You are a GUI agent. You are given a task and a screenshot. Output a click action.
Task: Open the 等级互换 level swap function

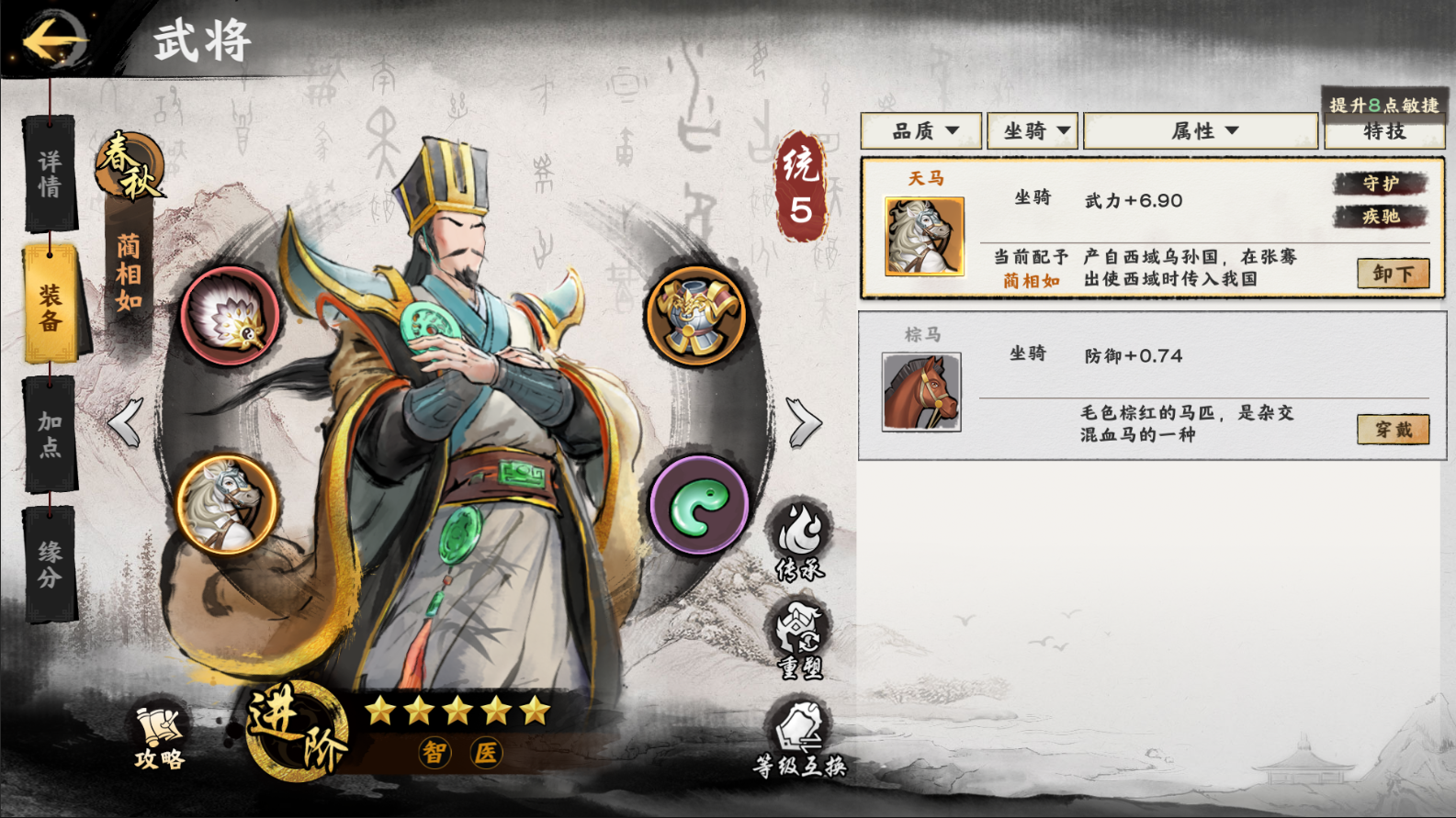pos(799,739)
